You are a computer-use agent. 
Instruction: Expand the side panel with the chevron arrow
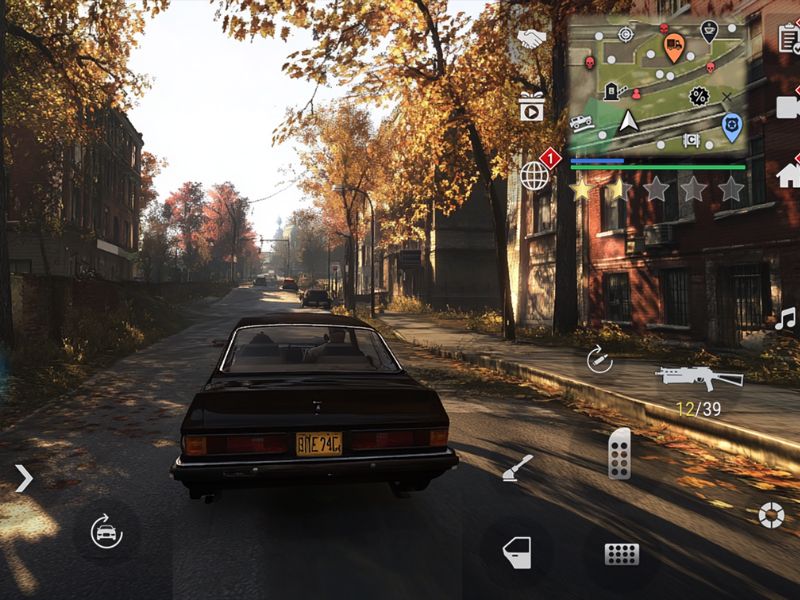pos(23,478)
